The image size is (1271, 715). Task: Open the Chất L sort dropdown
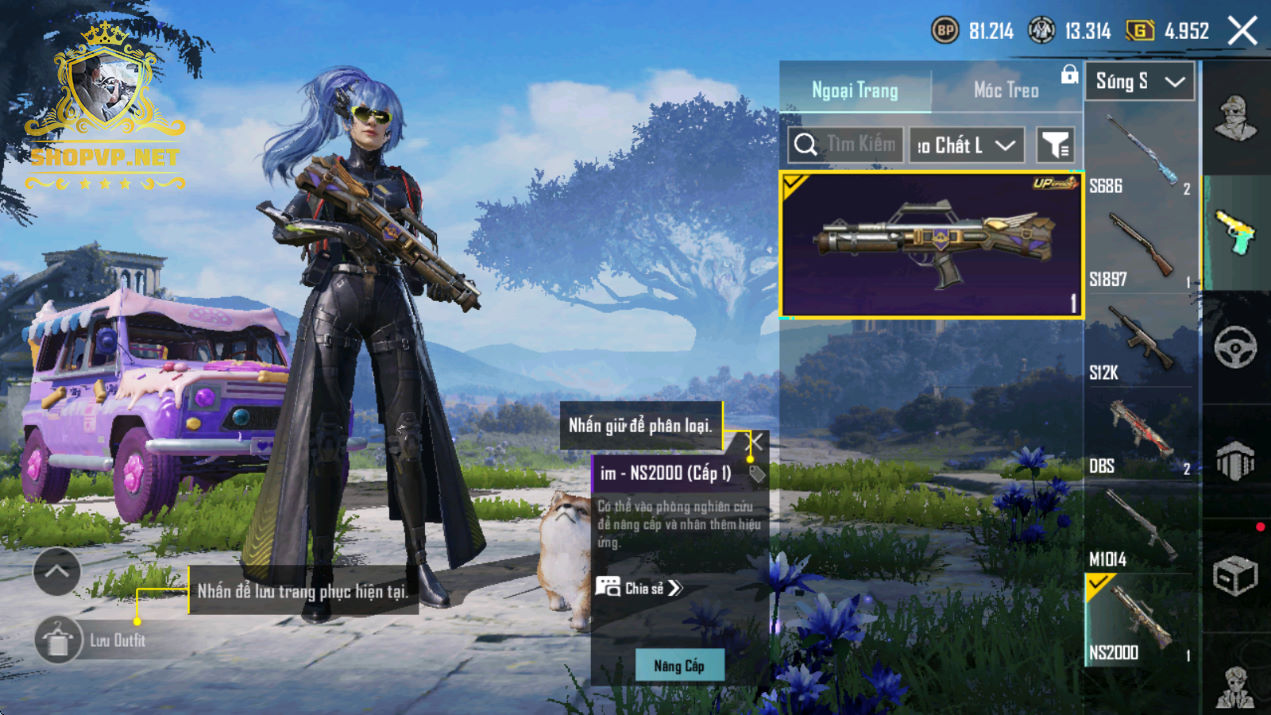pyautogui.click(x=966, y=145)
